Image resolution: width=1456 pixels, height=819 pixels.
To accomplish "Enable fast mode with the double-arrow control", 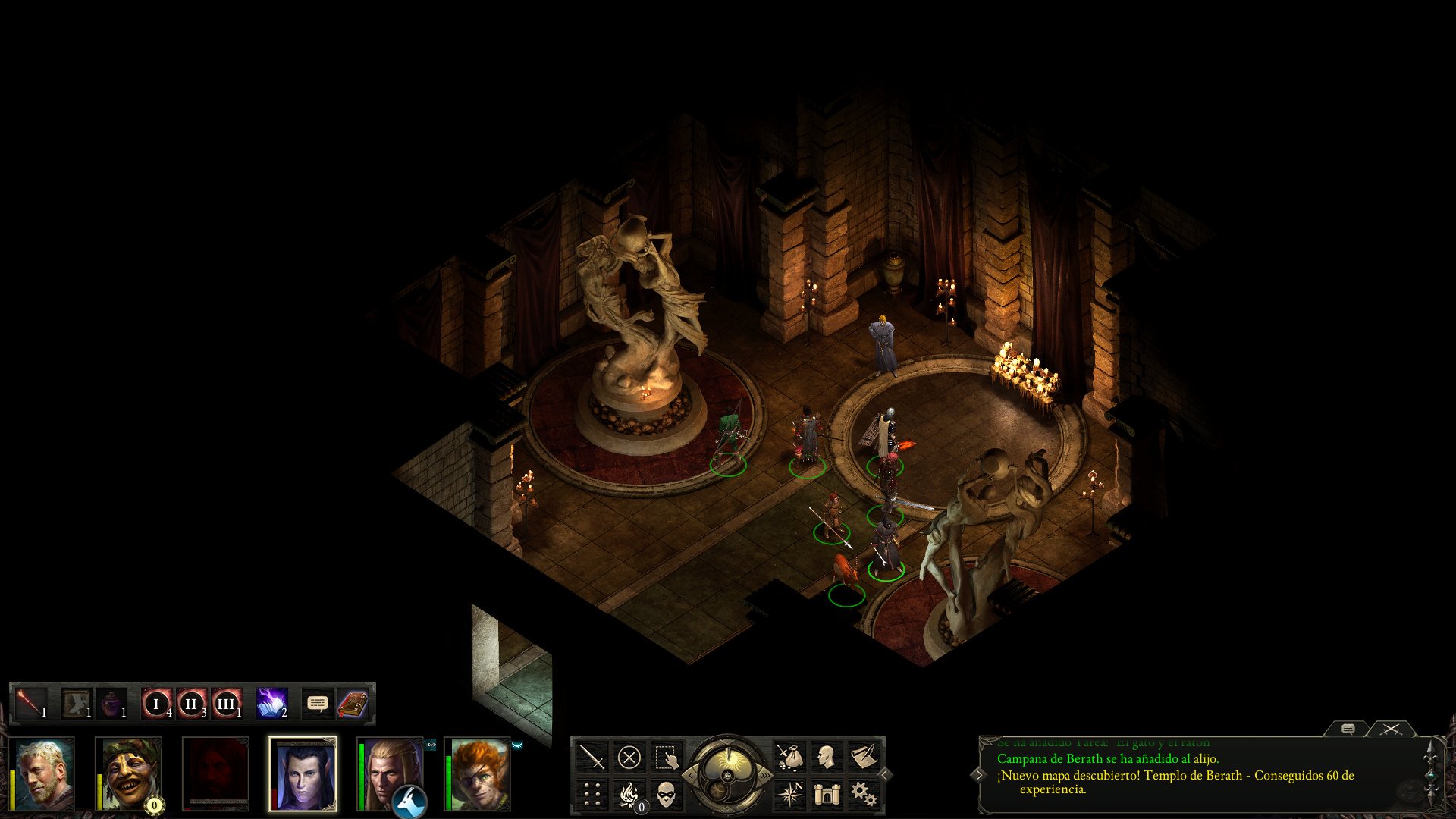I will point(764,775).
